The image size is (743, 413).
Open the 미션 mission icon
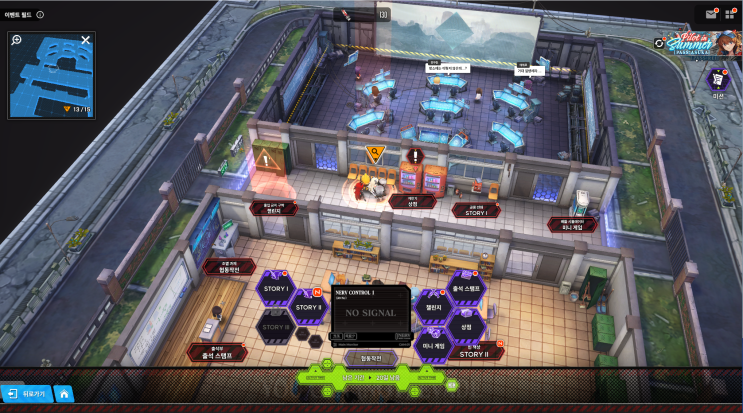coord(716,80)
